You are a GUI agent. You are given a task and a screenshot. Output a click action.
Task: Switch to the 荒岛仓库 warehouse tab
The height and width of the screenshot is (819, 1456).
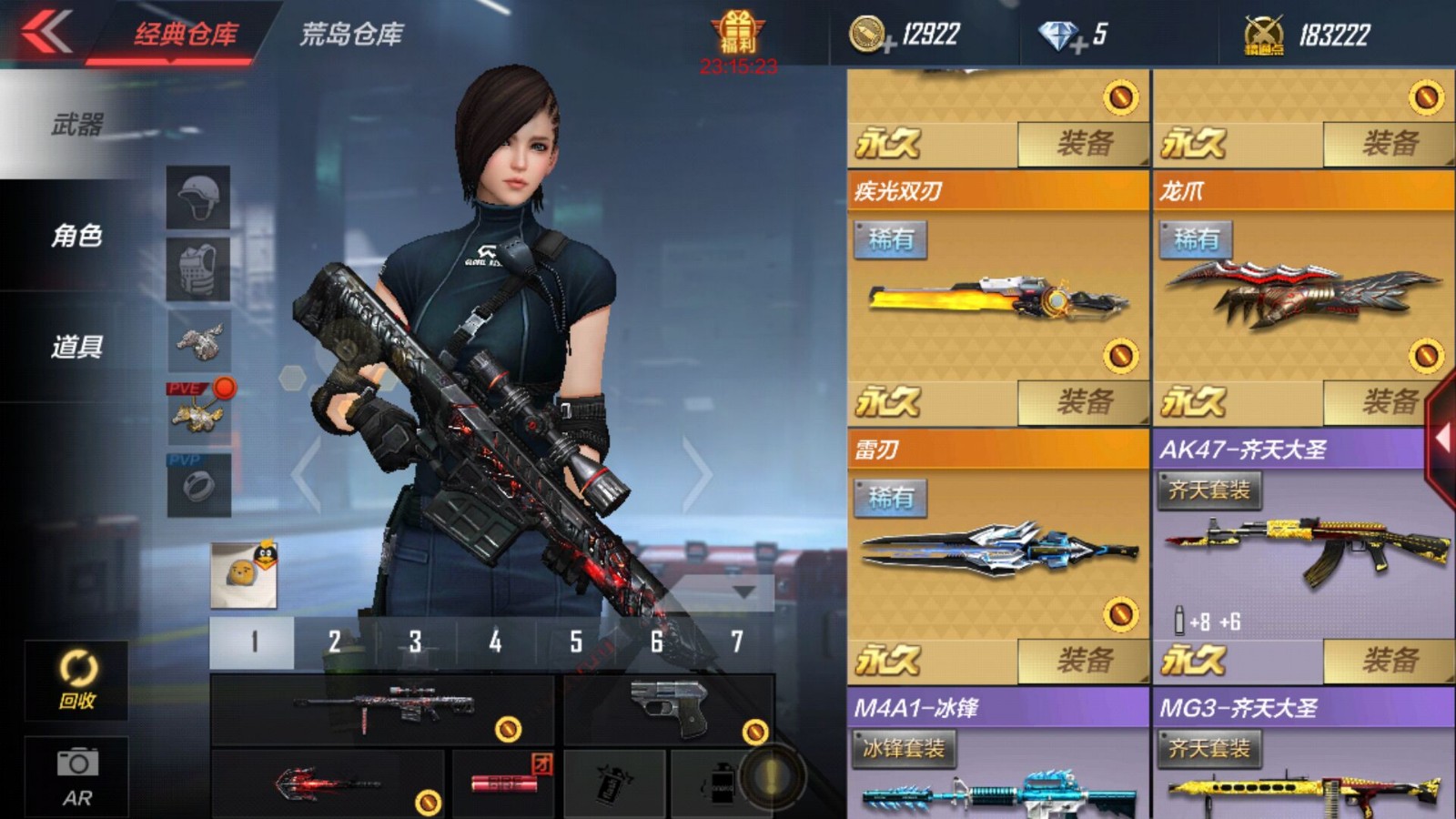[350, 31]
